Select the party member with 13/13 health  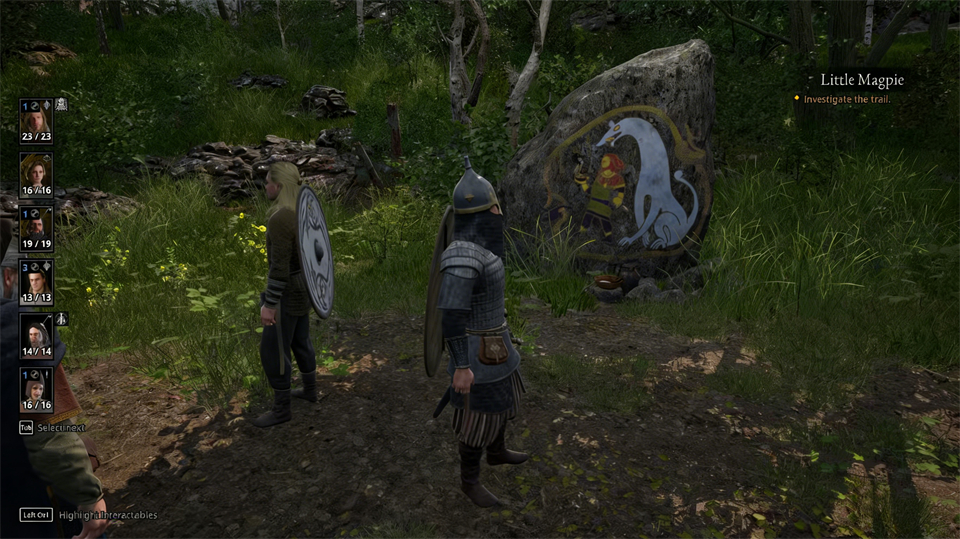36,282
